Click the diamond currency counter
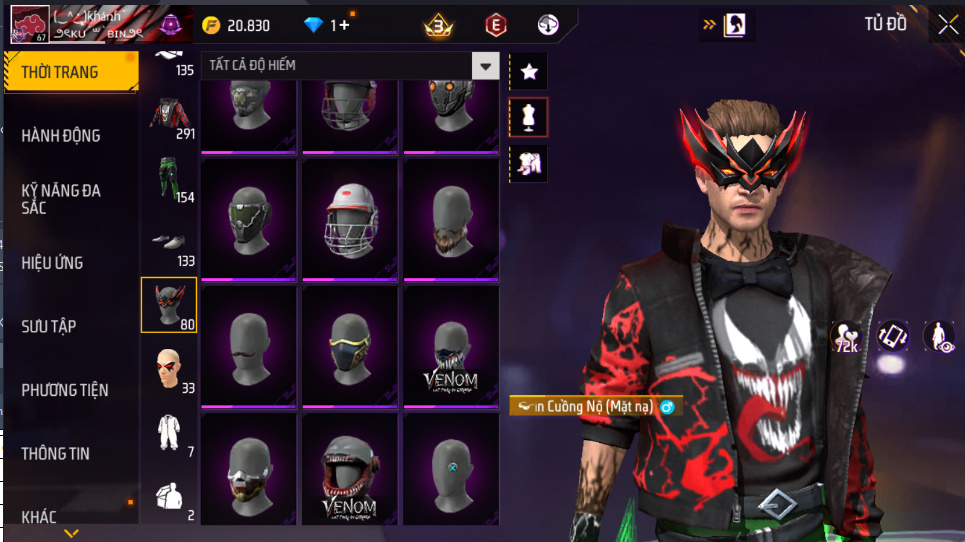Image resolution: width=965 pixels, height=542 pixels. [327, 25]
